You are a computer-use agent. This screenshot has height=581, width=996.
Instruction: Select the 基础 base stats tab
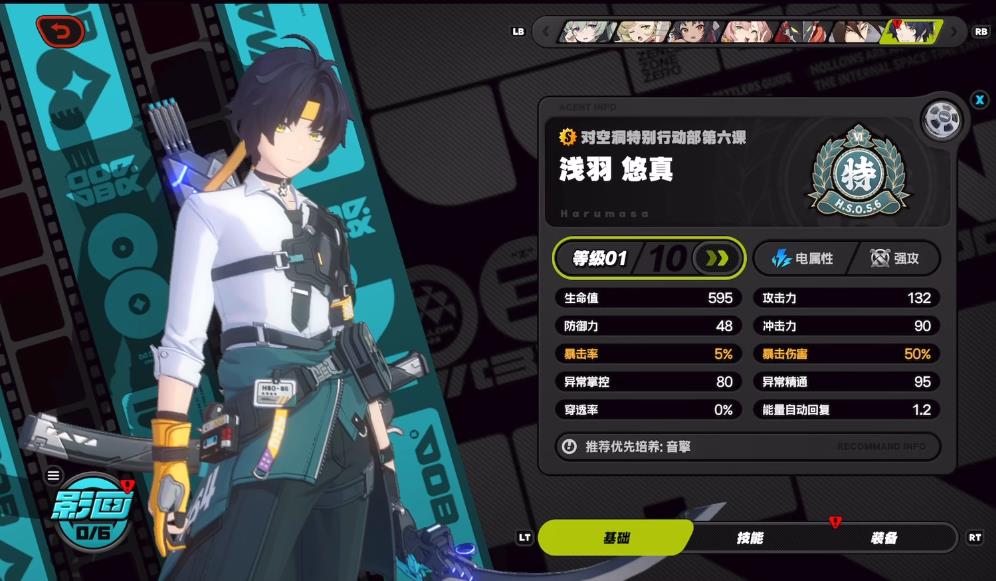616,538
